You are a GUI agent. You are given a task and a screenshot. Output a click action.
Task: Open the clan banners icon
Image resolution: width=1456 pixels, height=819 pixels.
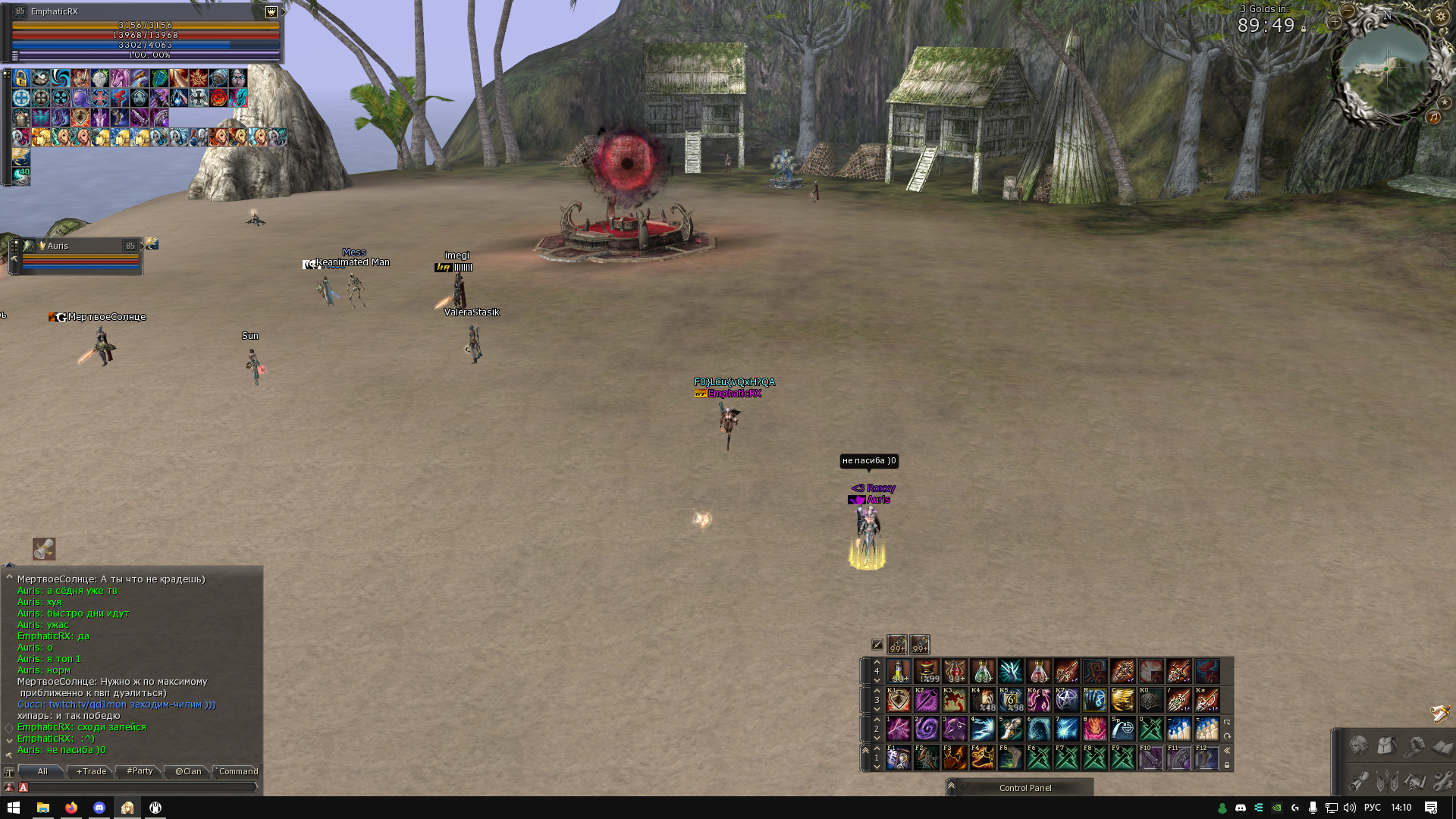pos(1386,780)
